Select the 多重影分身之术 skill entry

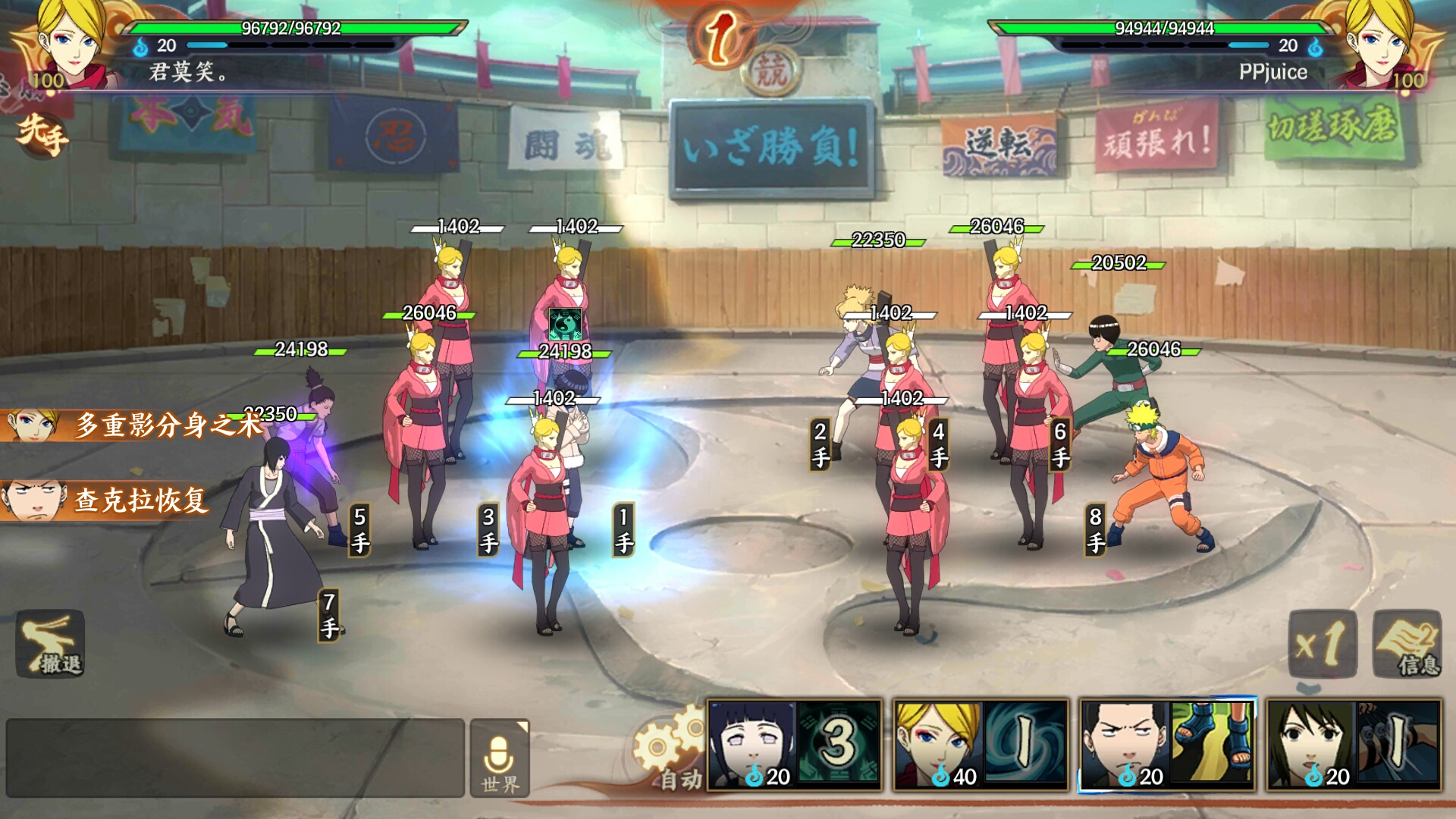click(x=133, y=425)
